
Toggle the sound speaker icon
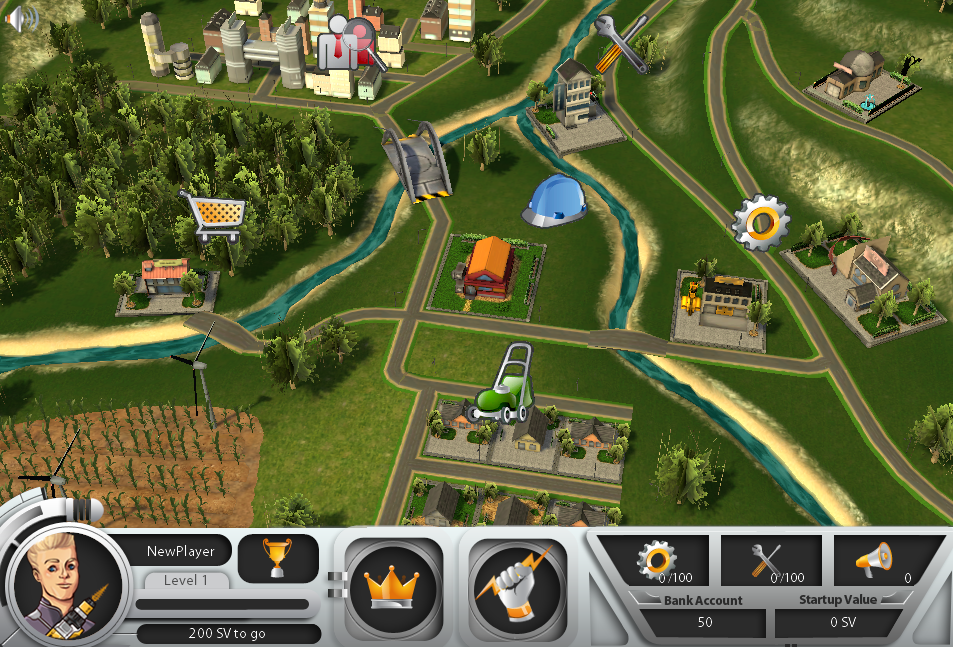20,18
